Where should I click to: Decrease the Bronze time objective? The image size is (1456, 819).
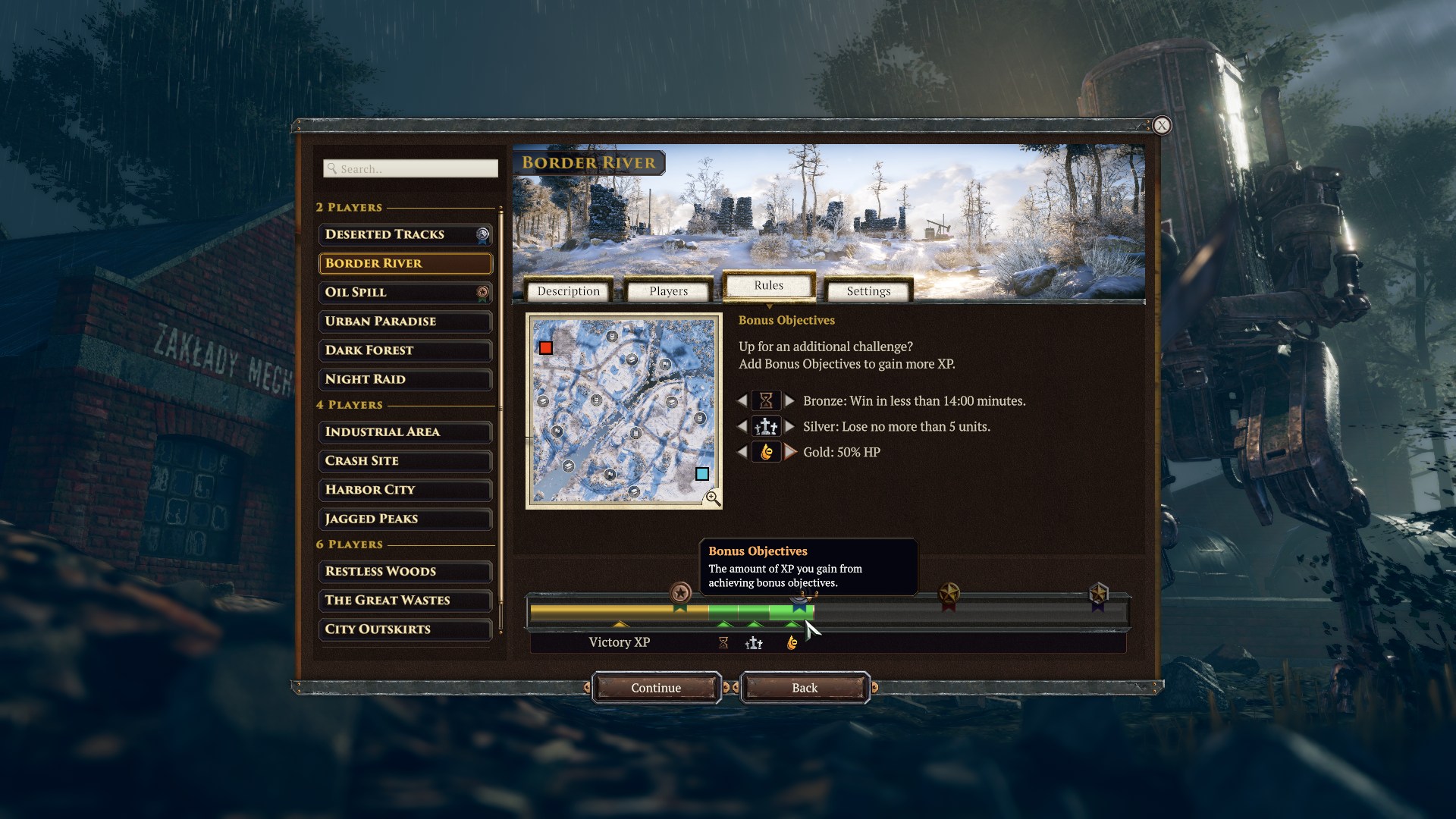pyautogui.click(x=742, y=400)
